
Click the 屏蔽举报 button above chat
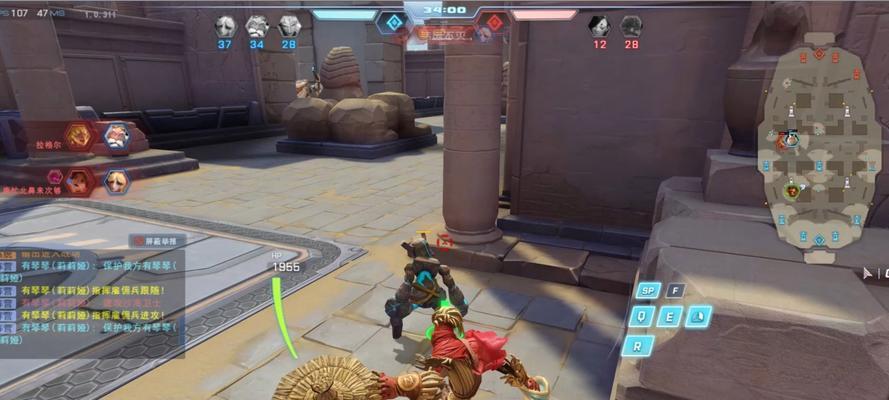pyautogui.click(x=156, y=241)
